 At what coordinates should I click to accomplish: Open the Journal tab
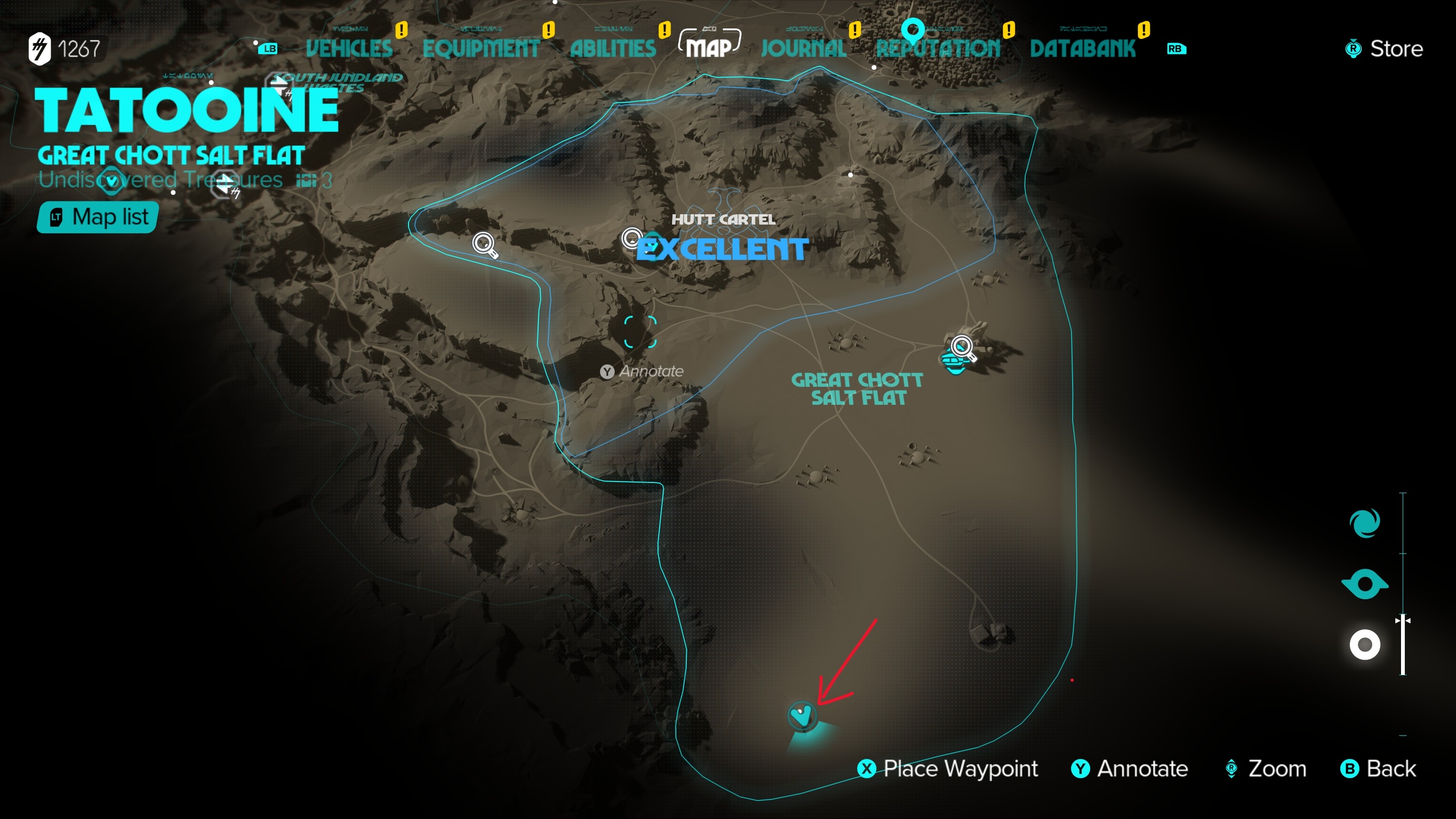(803, 49)
